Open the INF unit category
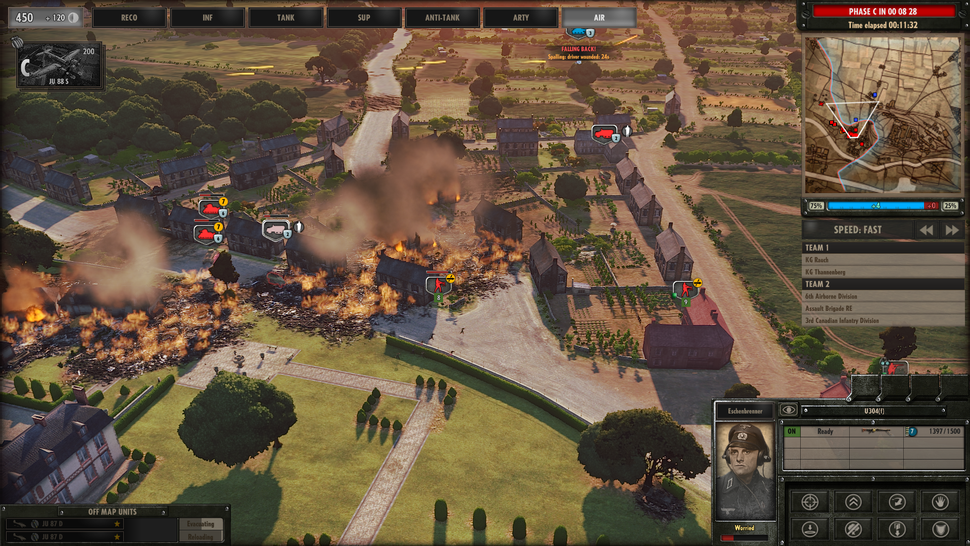970x546 pixels. click(x=207, y=17)
